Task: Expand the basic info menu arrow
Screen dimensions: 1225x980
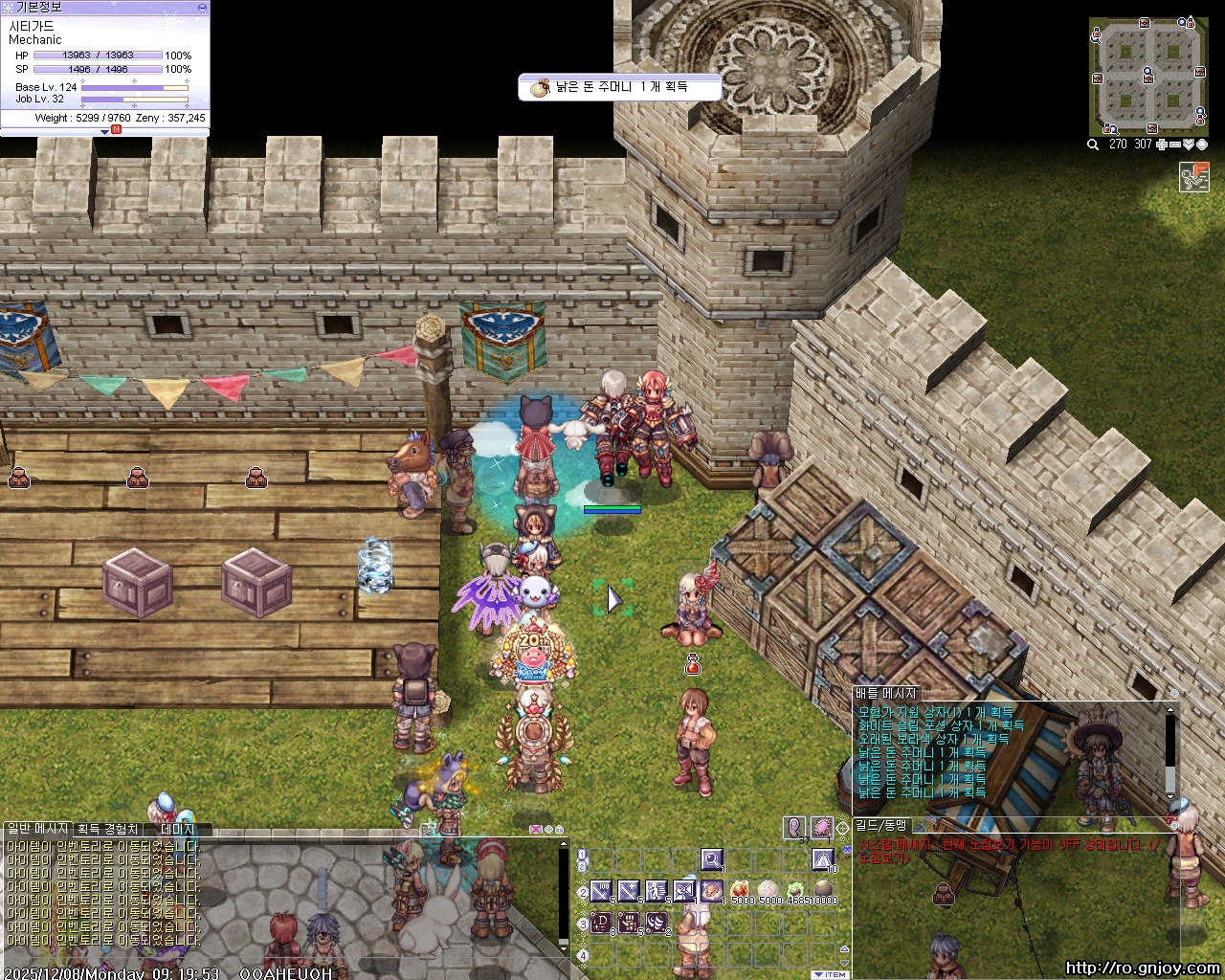Action: (105, 131)
